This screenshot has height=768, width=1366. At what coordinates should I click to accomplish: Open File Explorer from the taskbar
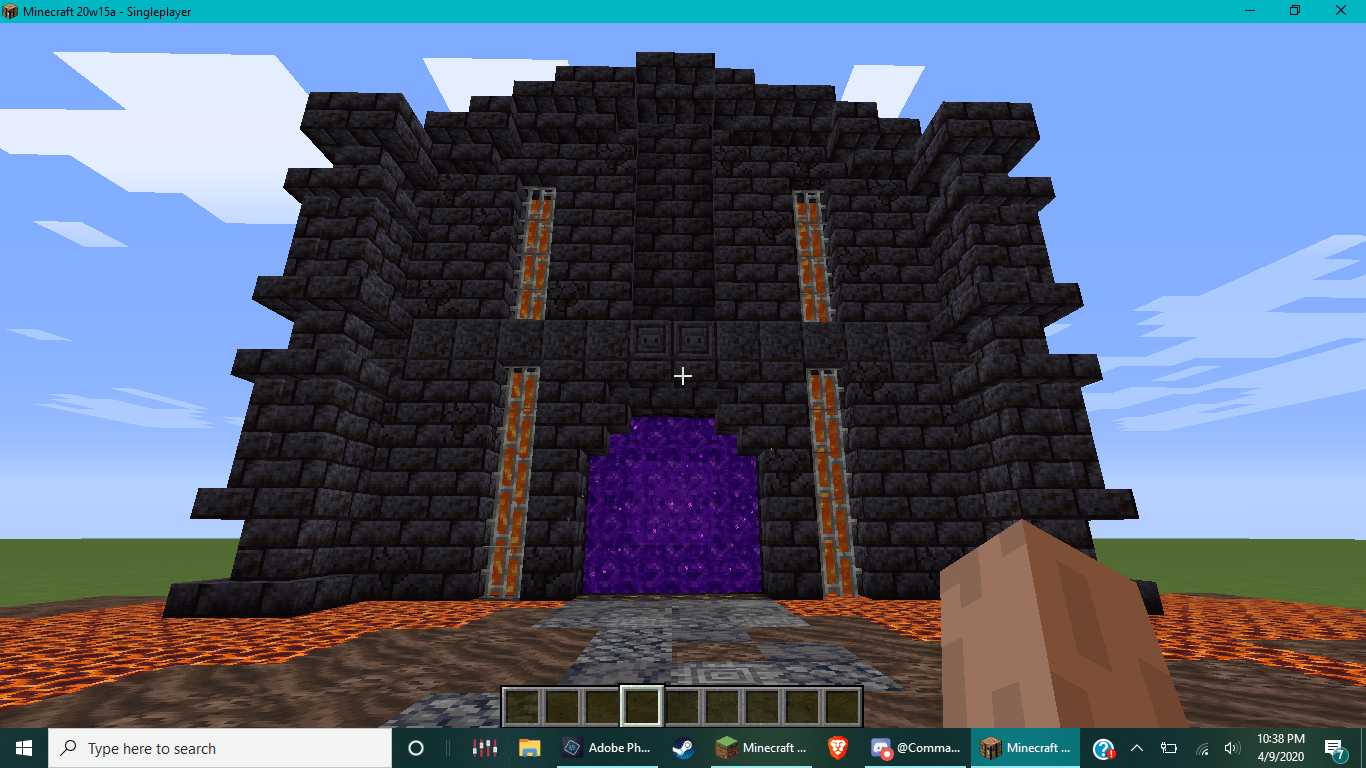click(x=530, y=748)
